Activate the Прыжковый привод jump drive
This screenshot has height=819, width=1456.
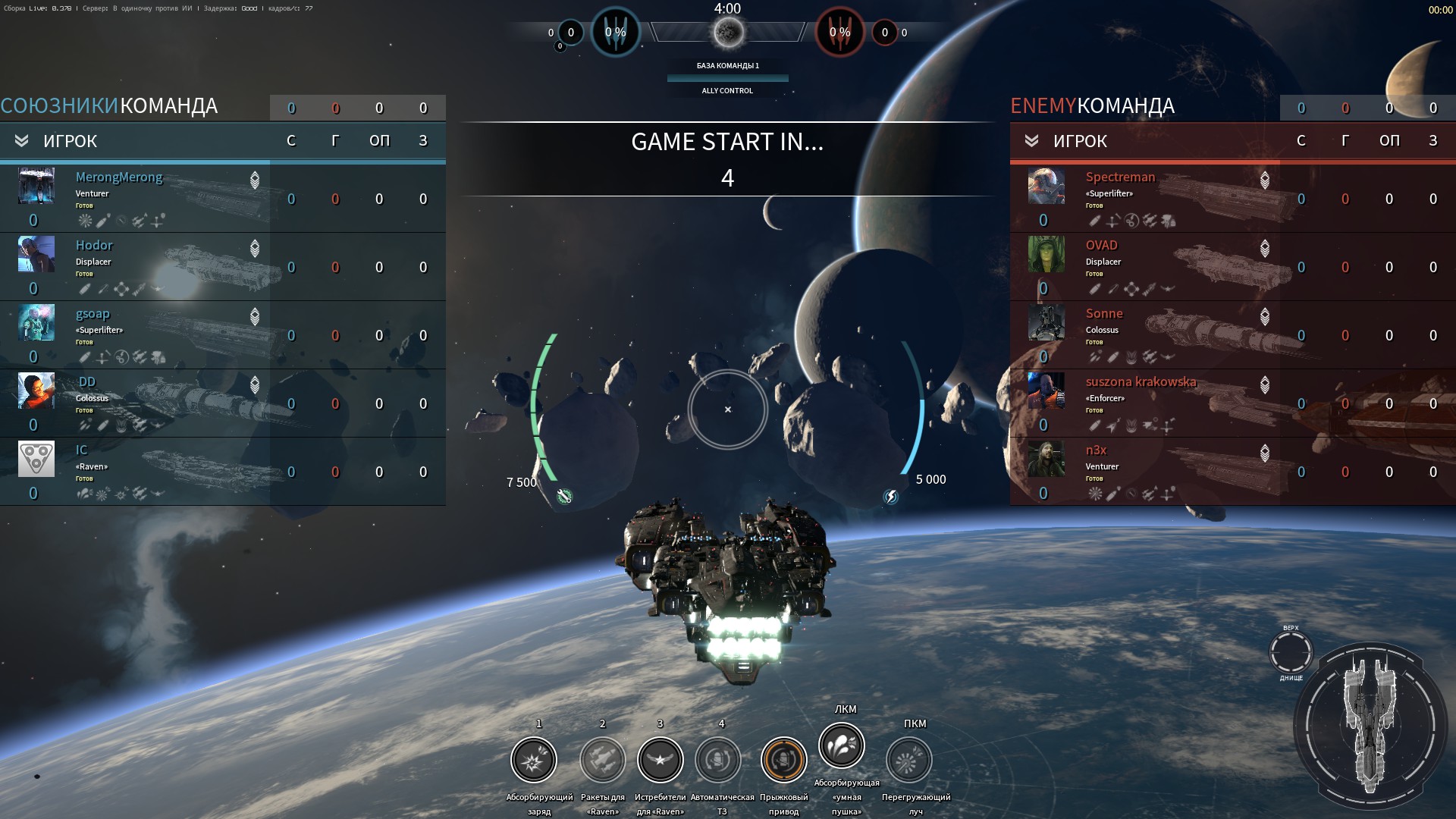tap(783, 760)
